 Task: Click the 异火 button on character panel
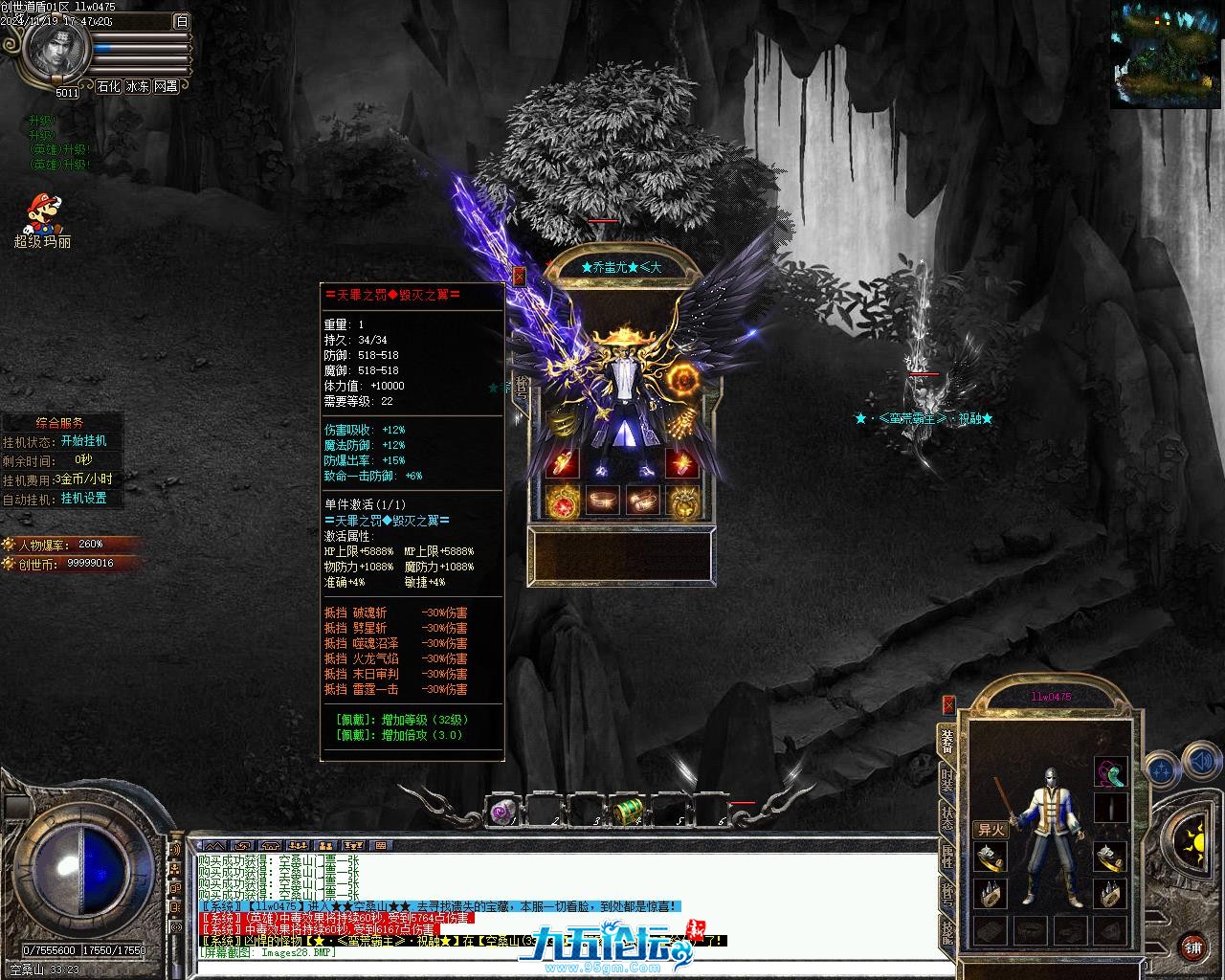click(991, 830)
